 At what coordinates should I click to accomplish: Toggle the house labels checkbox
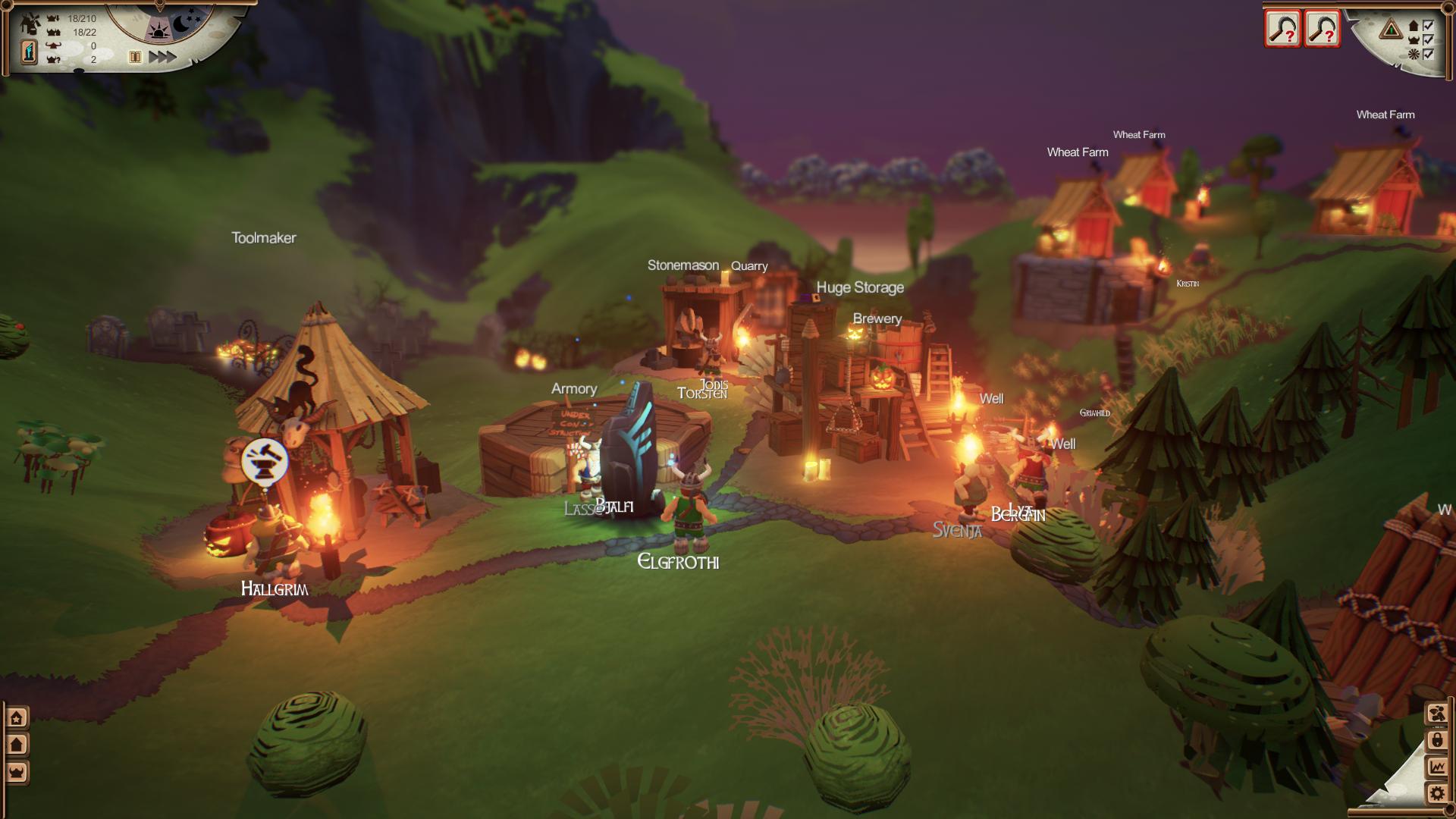click(x=1429, y=26)
